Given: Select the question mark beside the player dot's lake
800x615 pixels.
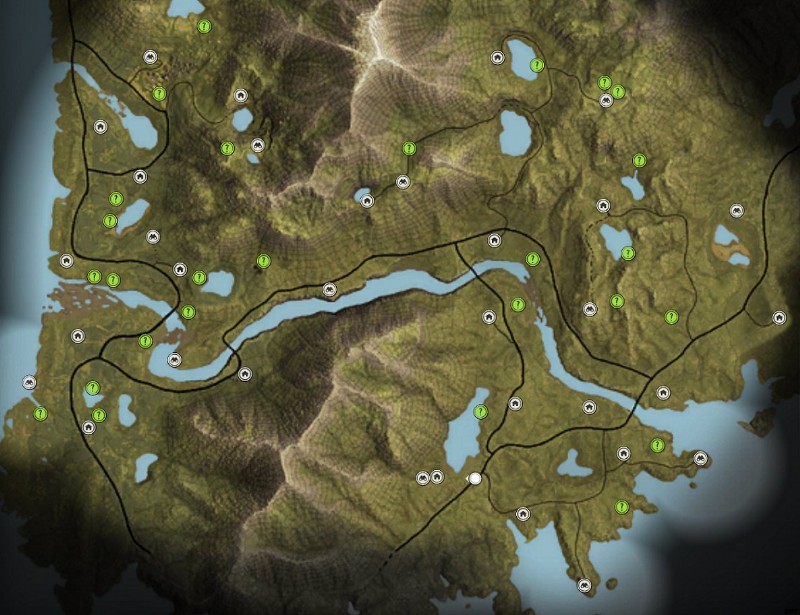Looking at the screenshot, I should click(481, 411).
